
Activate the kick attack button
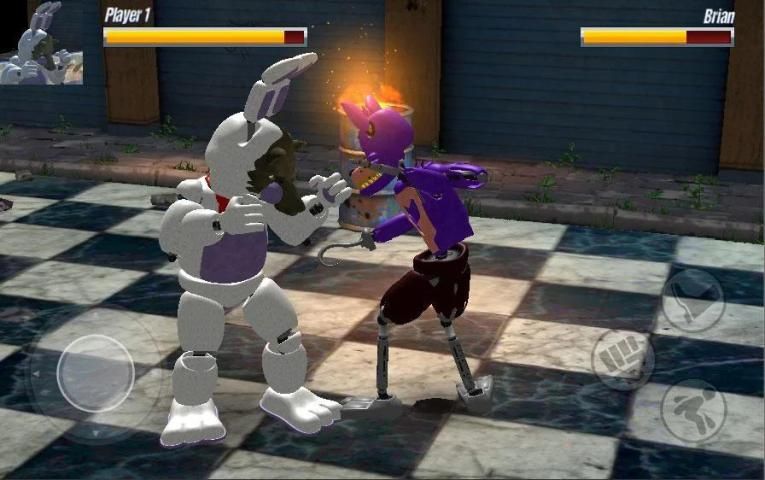(x=692, y=410)
